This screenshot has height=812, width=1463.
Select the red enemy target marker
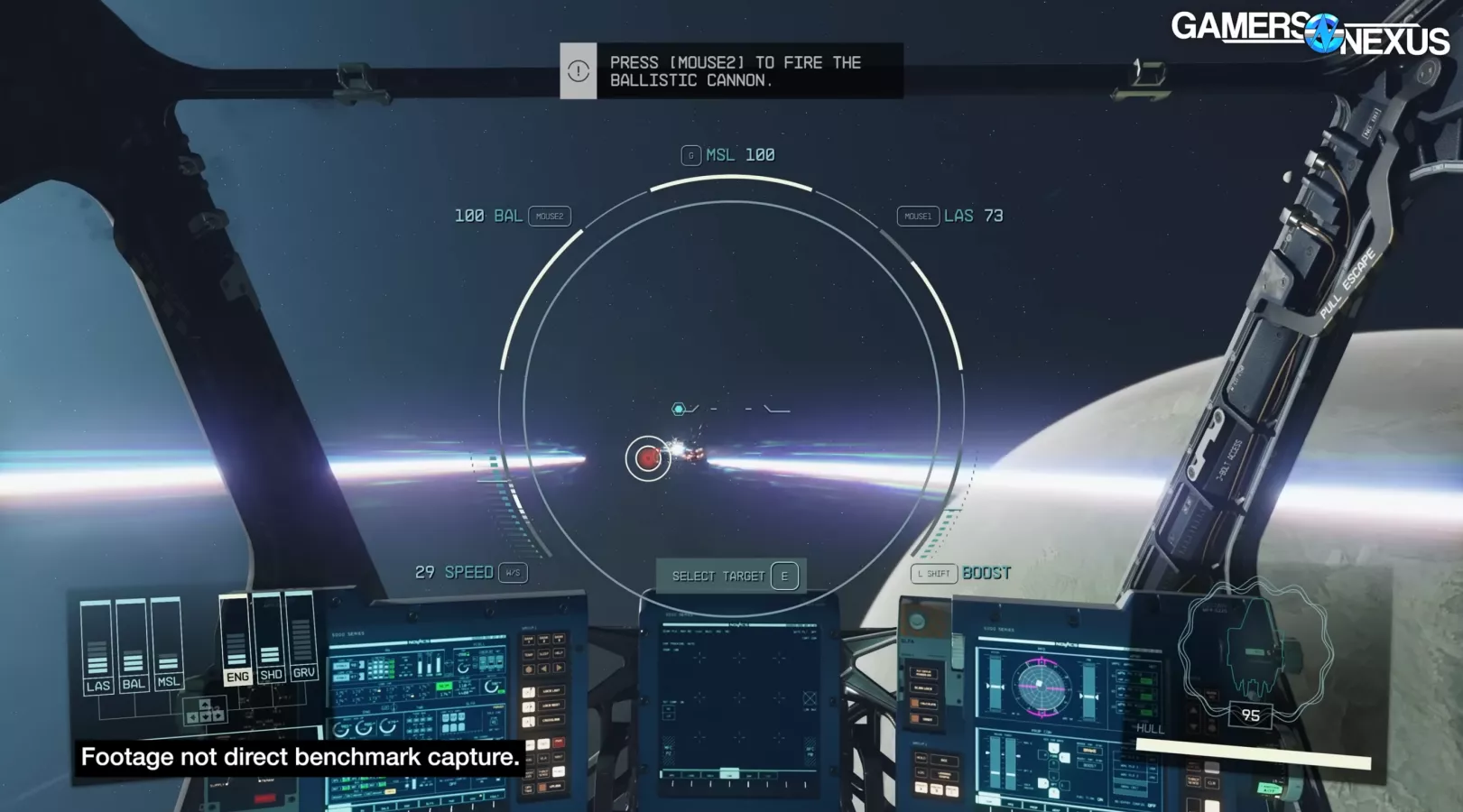pyautogui.click(x=649, y=457)
